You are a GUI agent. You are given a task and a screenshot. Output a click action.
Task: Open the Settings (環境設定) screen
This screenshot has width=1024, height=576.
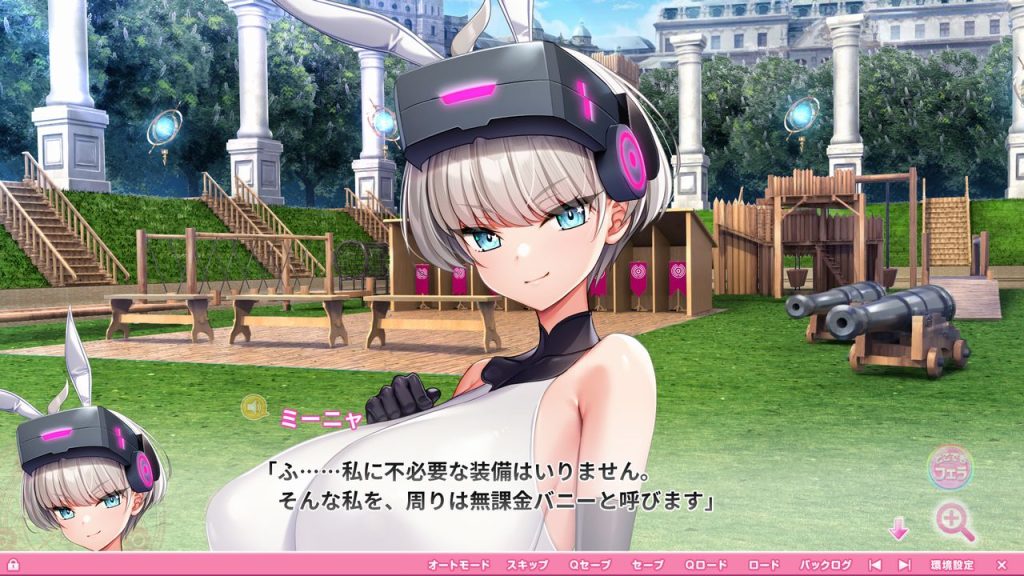pos(951,565)
